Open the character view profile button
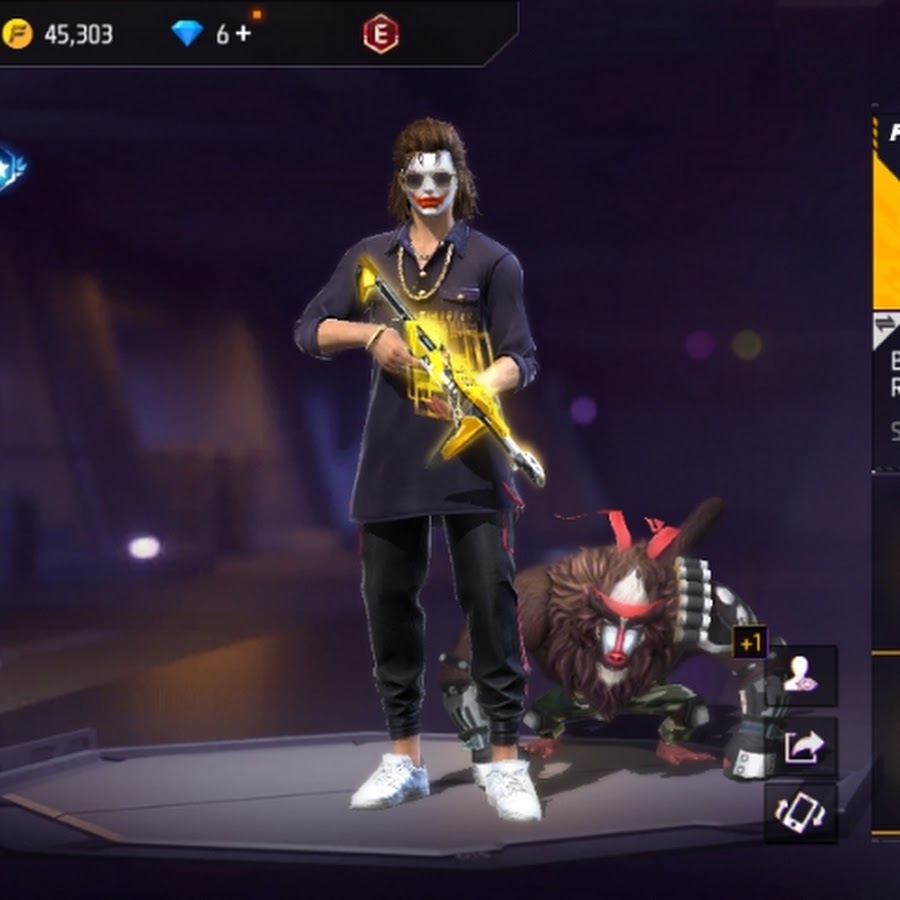Image resolution: width=900 pixels, height=900 pixels. pos(800,677)
